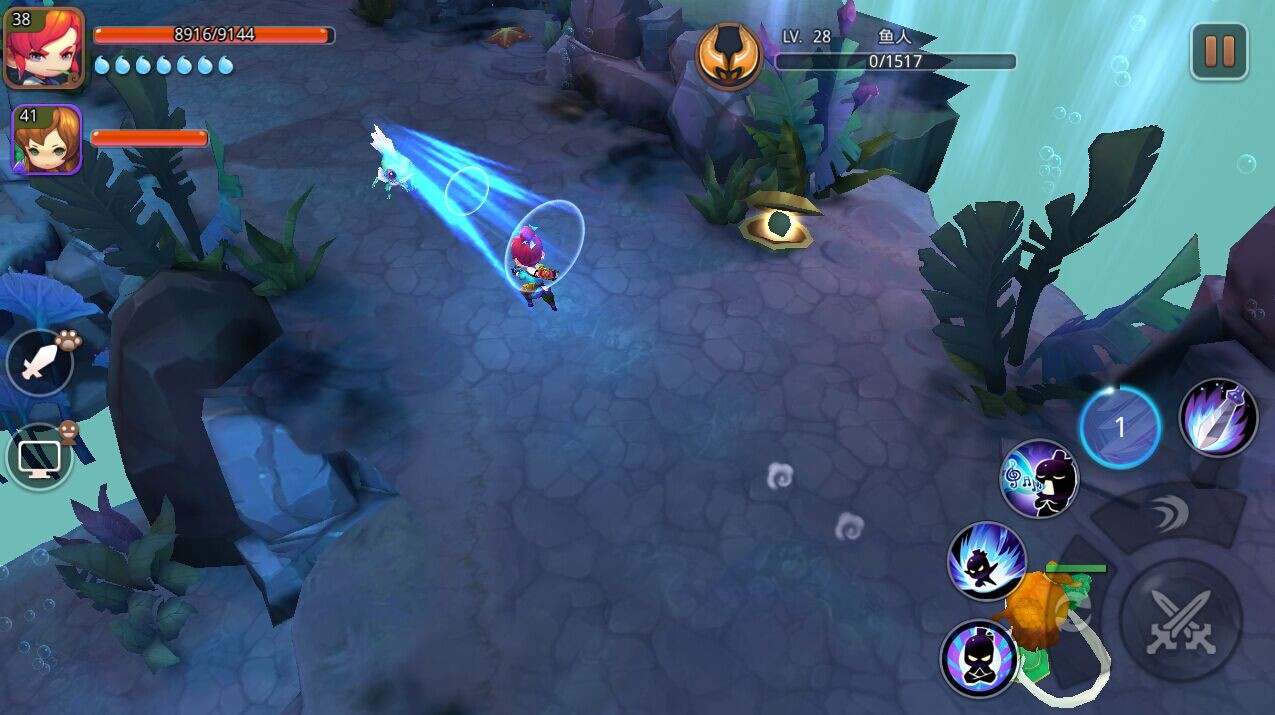Viewport: 1275px width, 715px height.
Task: Switch to the level 41 brown-haired hero
Action: click(x=46, y=140)
